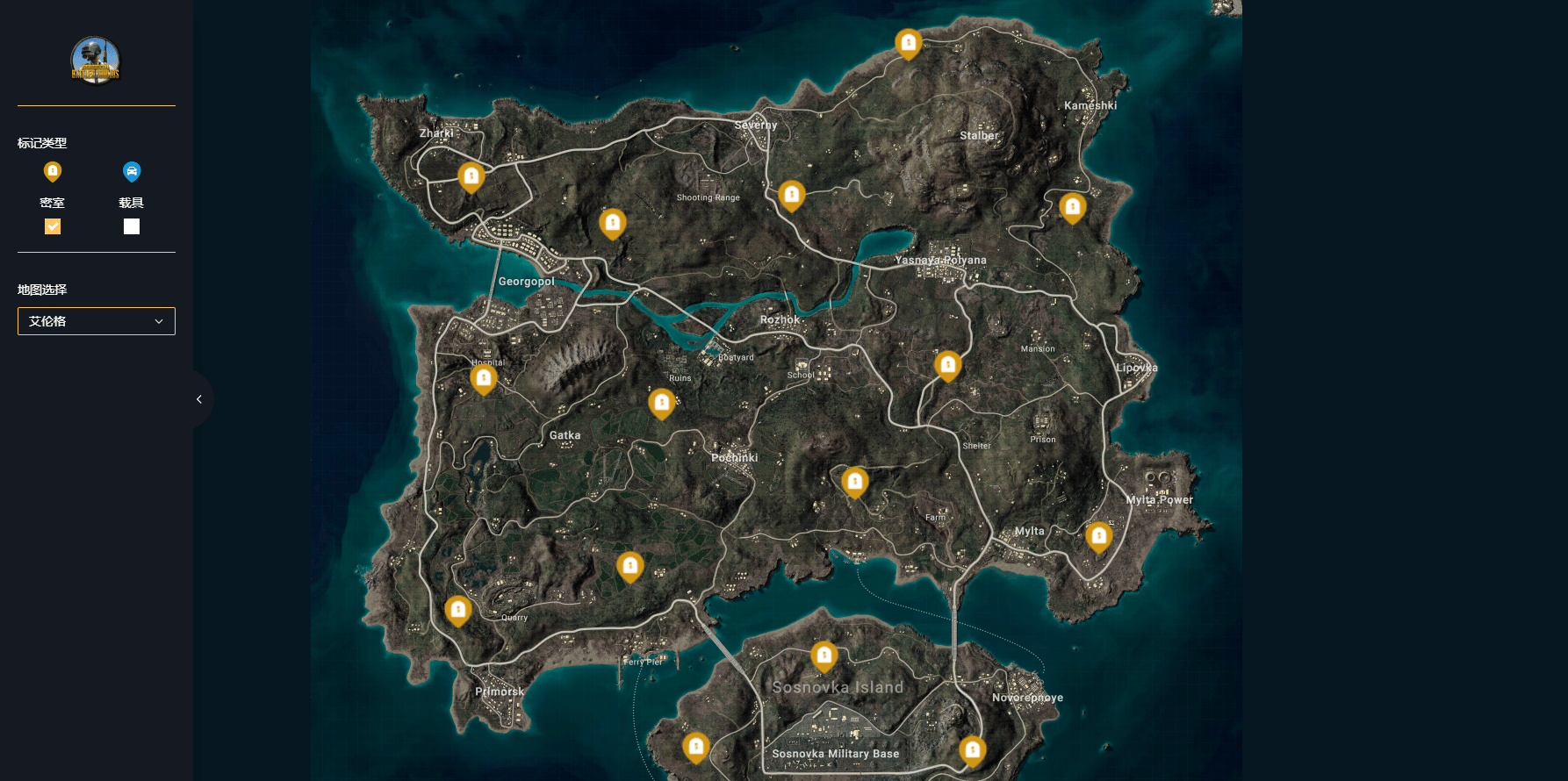Click the PUBG logo at the top

pos(95,61)
